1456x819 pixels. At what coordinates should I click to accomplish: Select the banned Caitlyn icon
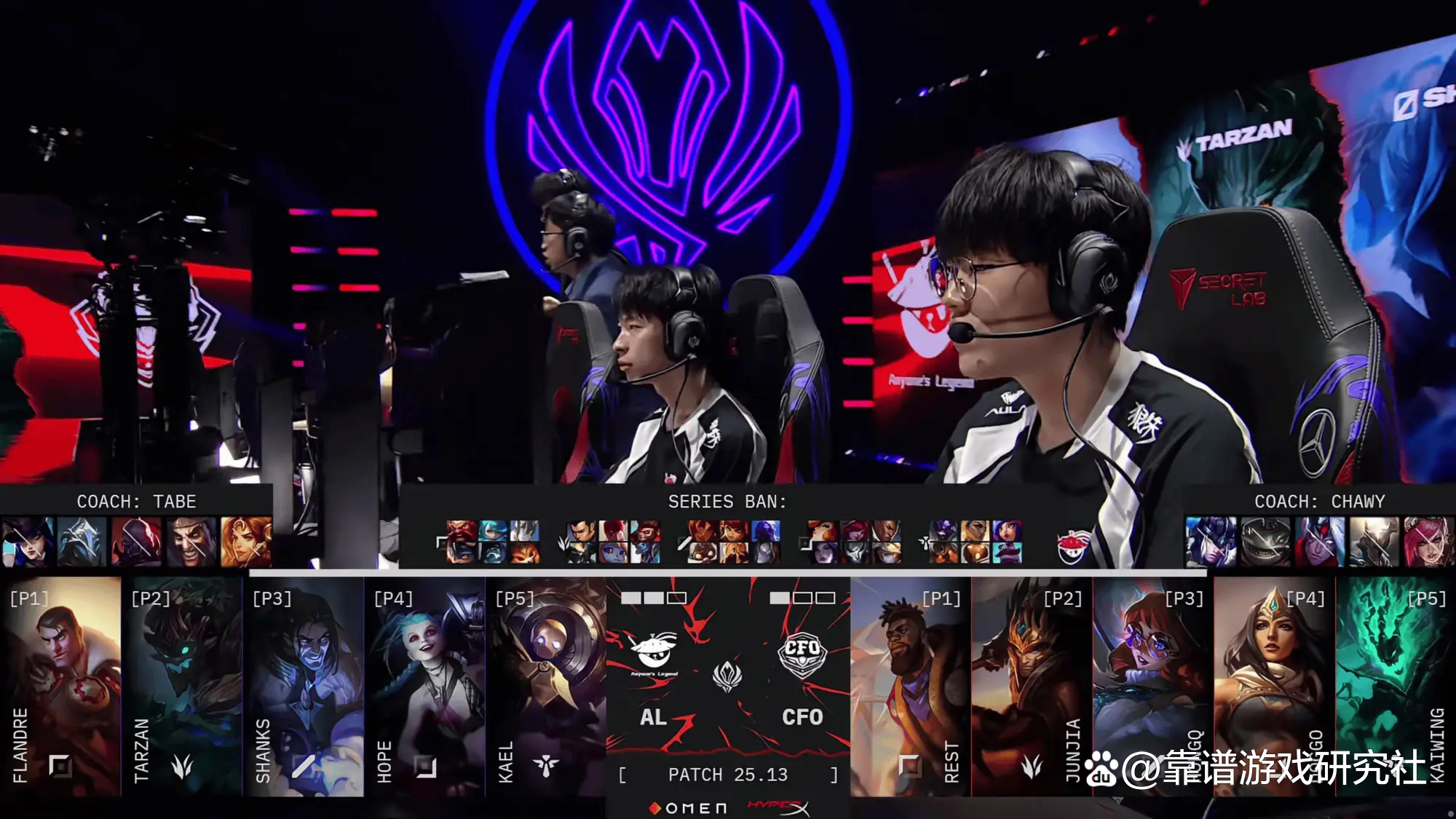(28, 542)
